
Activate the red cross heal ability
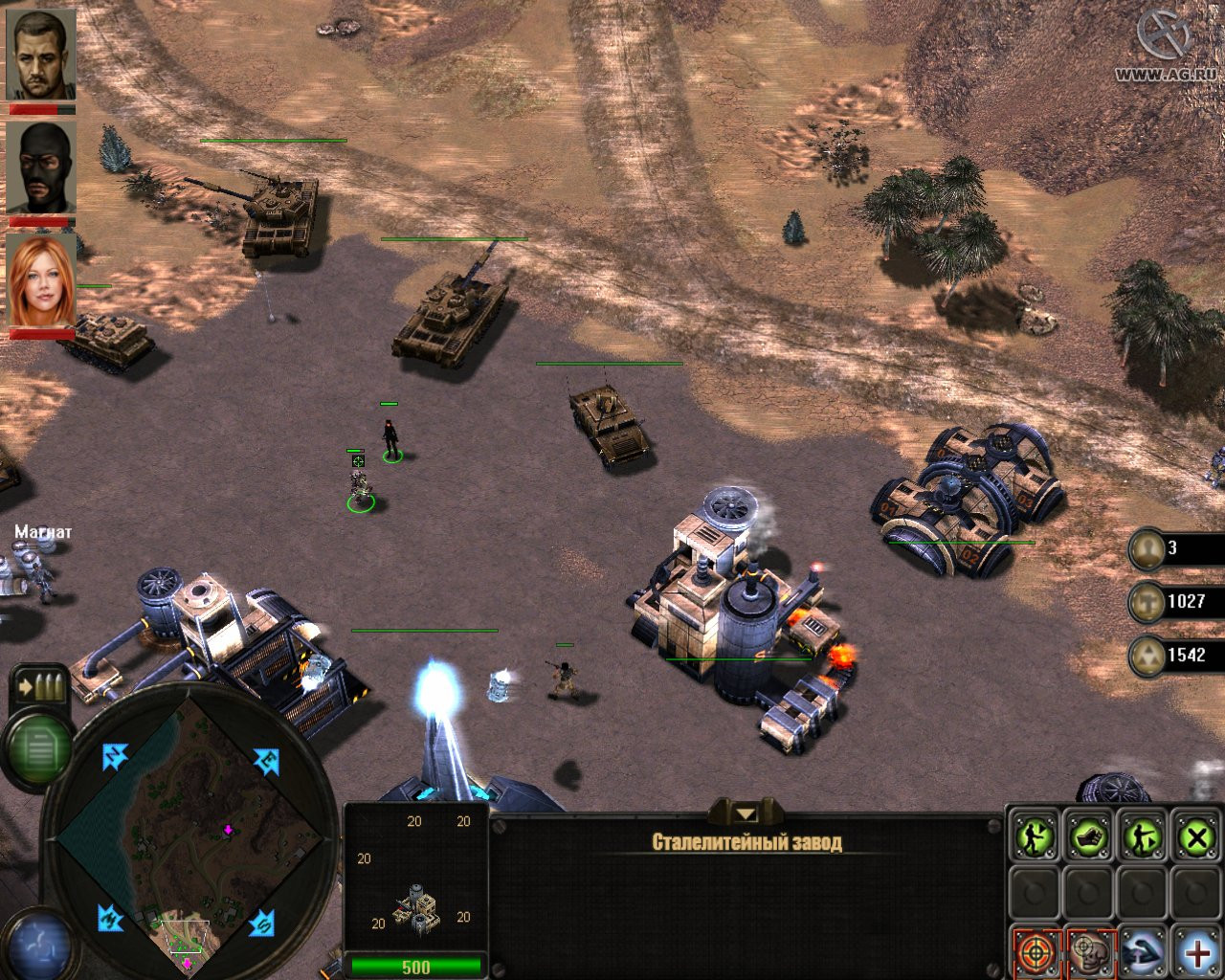coord(1196,952)
